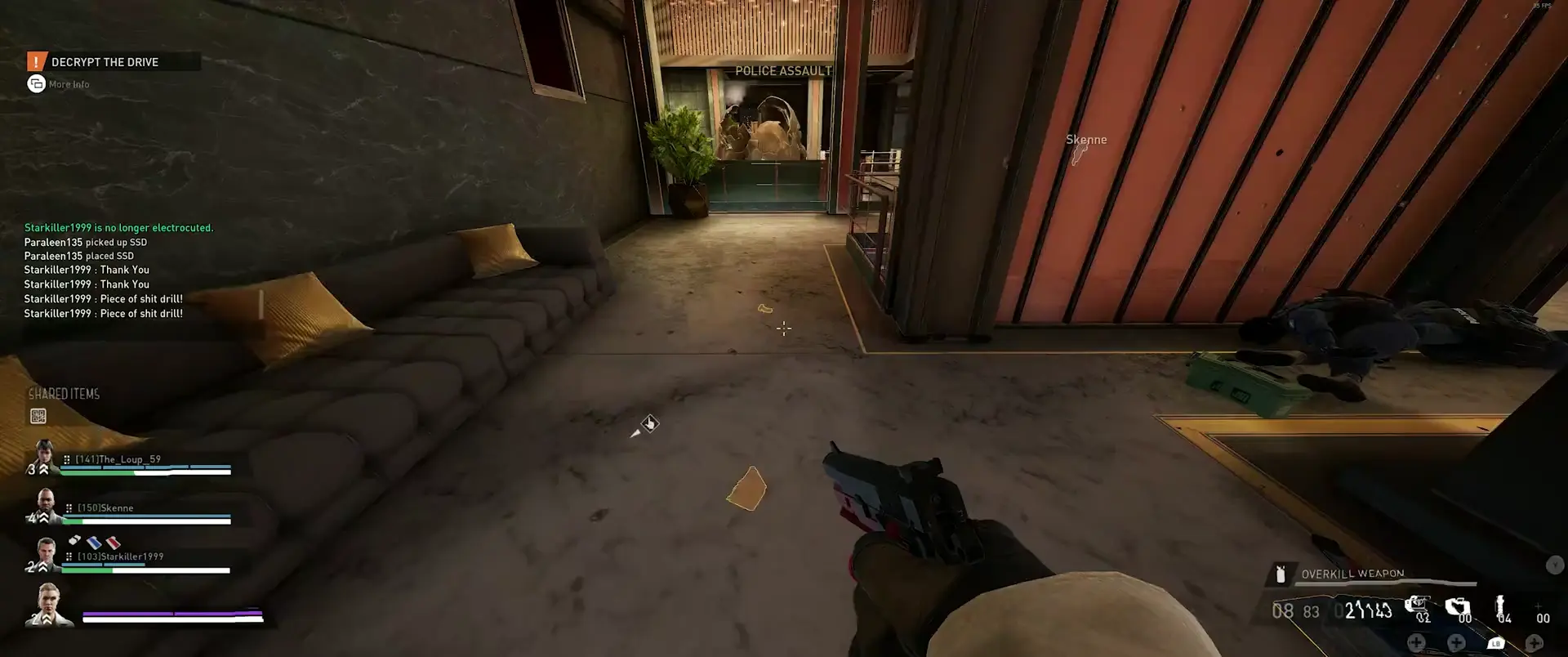Select the blue keycard icon near Starkiller1999
This screenshot has width=1568, height=657.
tap(93, 543)
